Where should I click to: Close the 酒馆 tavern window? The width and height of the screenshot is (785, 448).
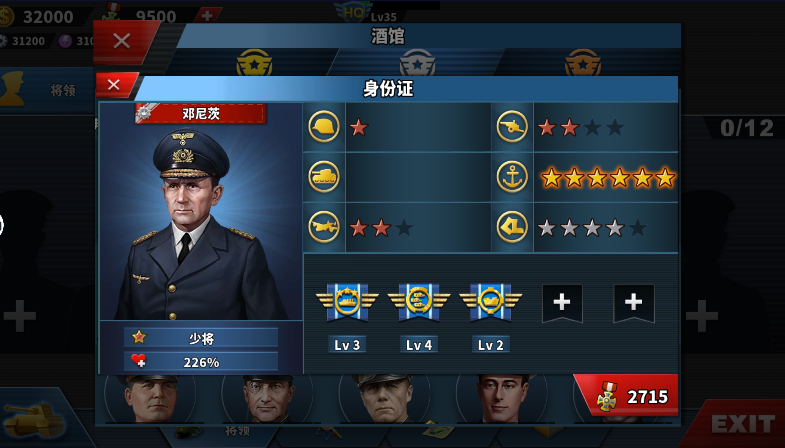click(x=122, y=41)
